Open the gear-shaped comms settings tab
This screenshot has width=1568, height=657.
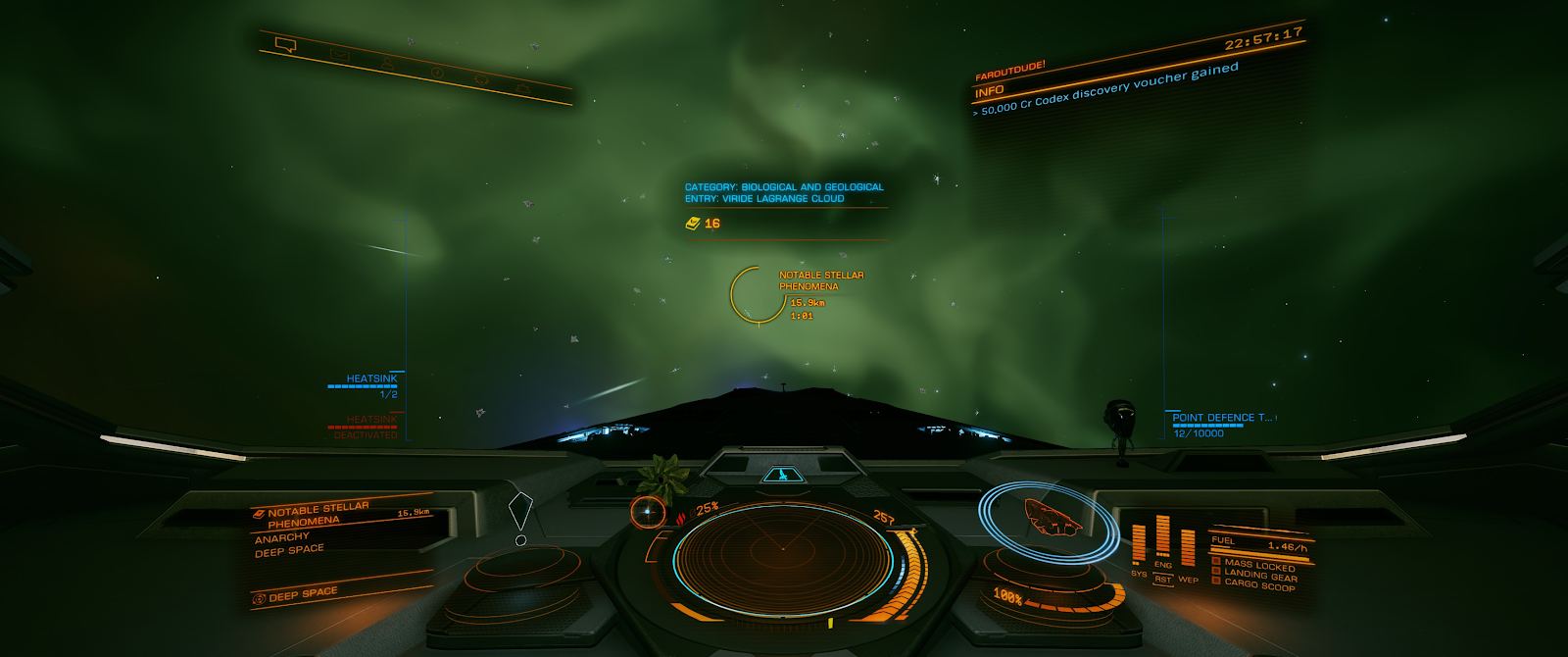[481, 80]
